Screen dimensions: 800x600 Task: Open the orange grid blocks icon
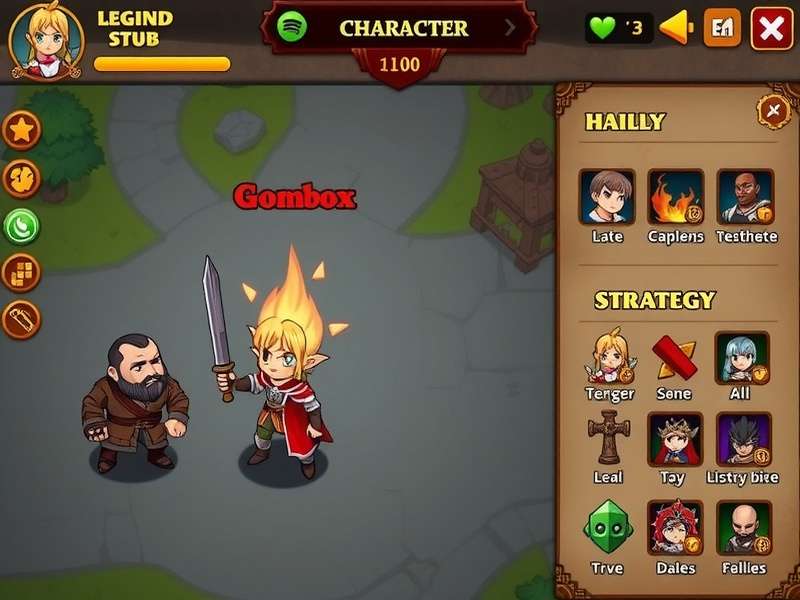click(22, 271)
